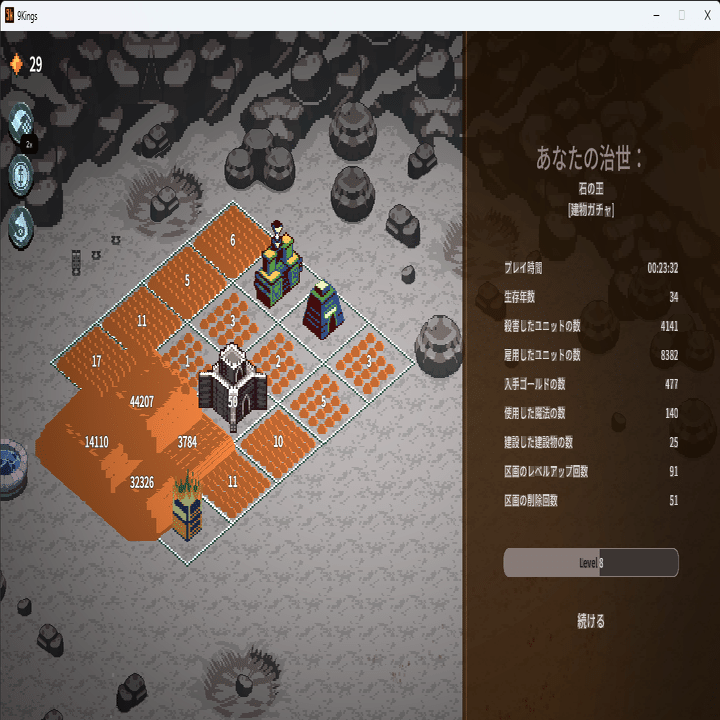Minimize the 9Kings window
720x720 pixels.
[x=656, y=15]
